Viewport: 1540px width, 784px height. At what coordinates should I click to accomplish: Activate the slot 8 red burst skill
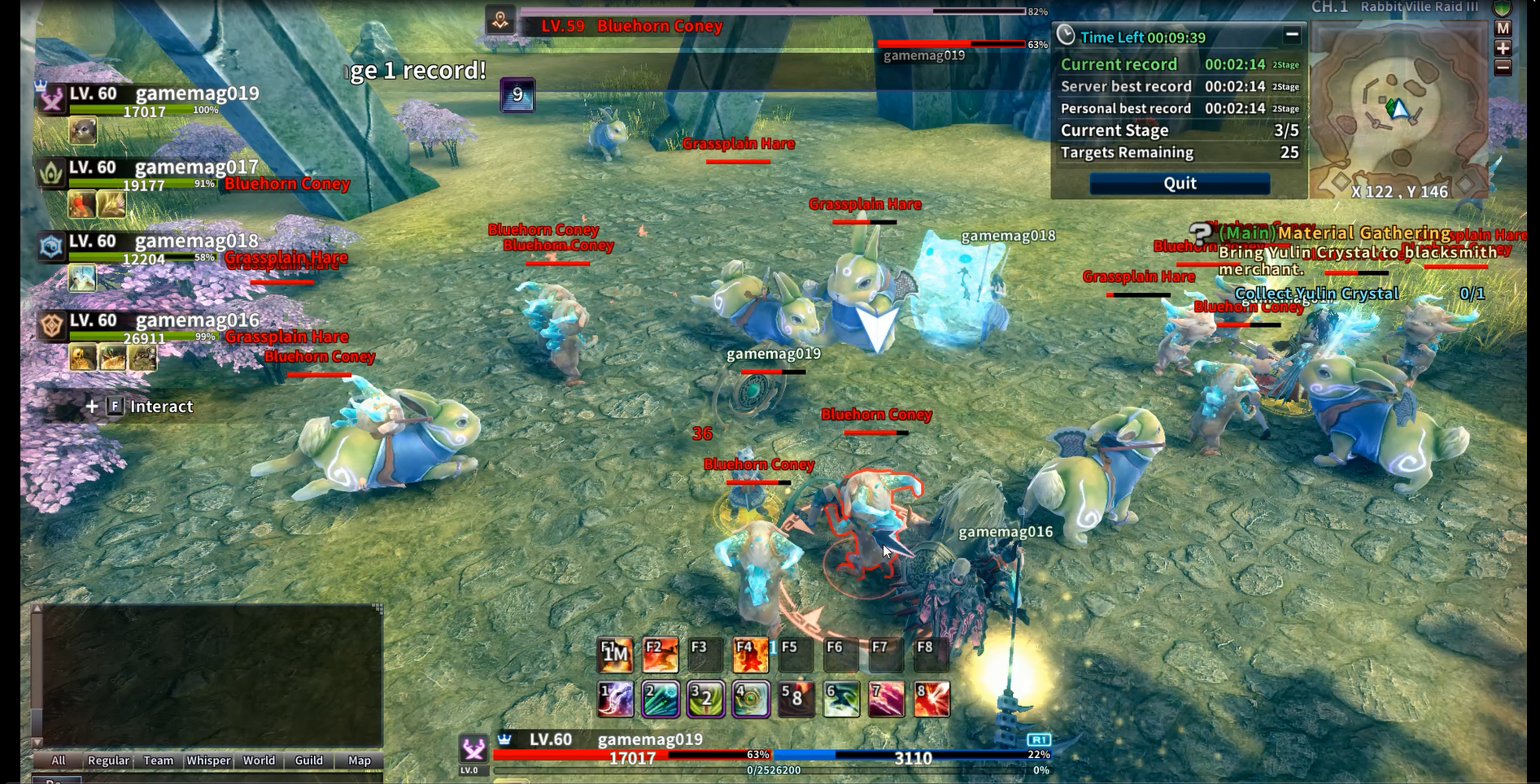931,699
